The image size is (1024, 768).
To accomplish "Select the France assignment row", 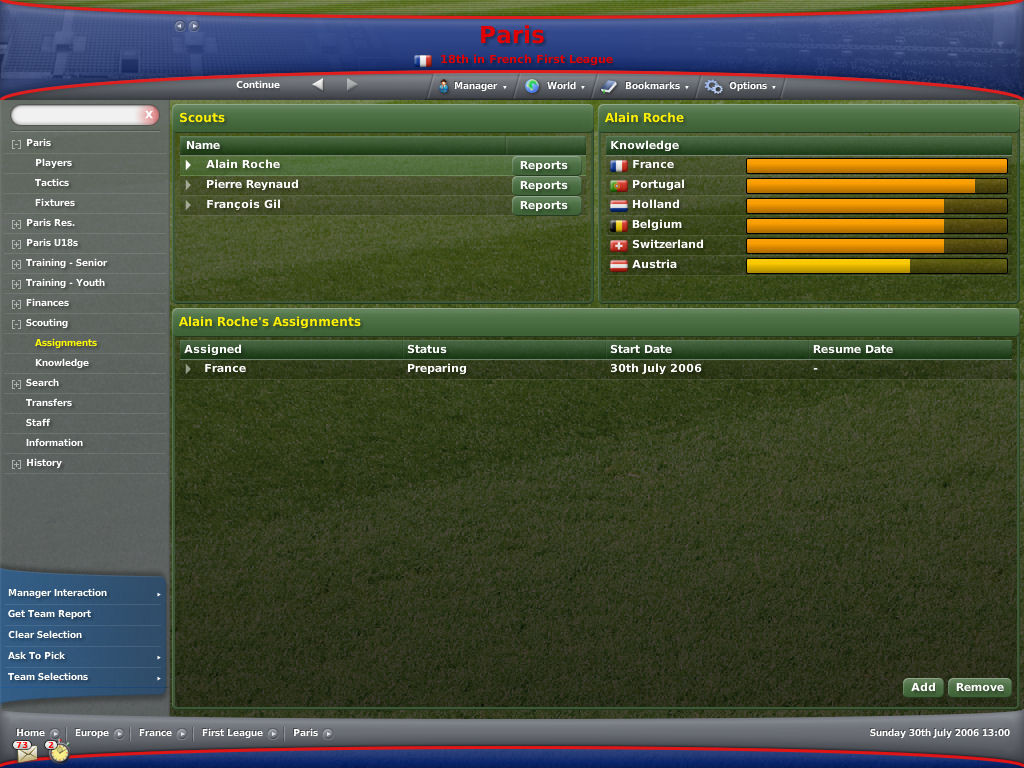I will pos(225,369).
